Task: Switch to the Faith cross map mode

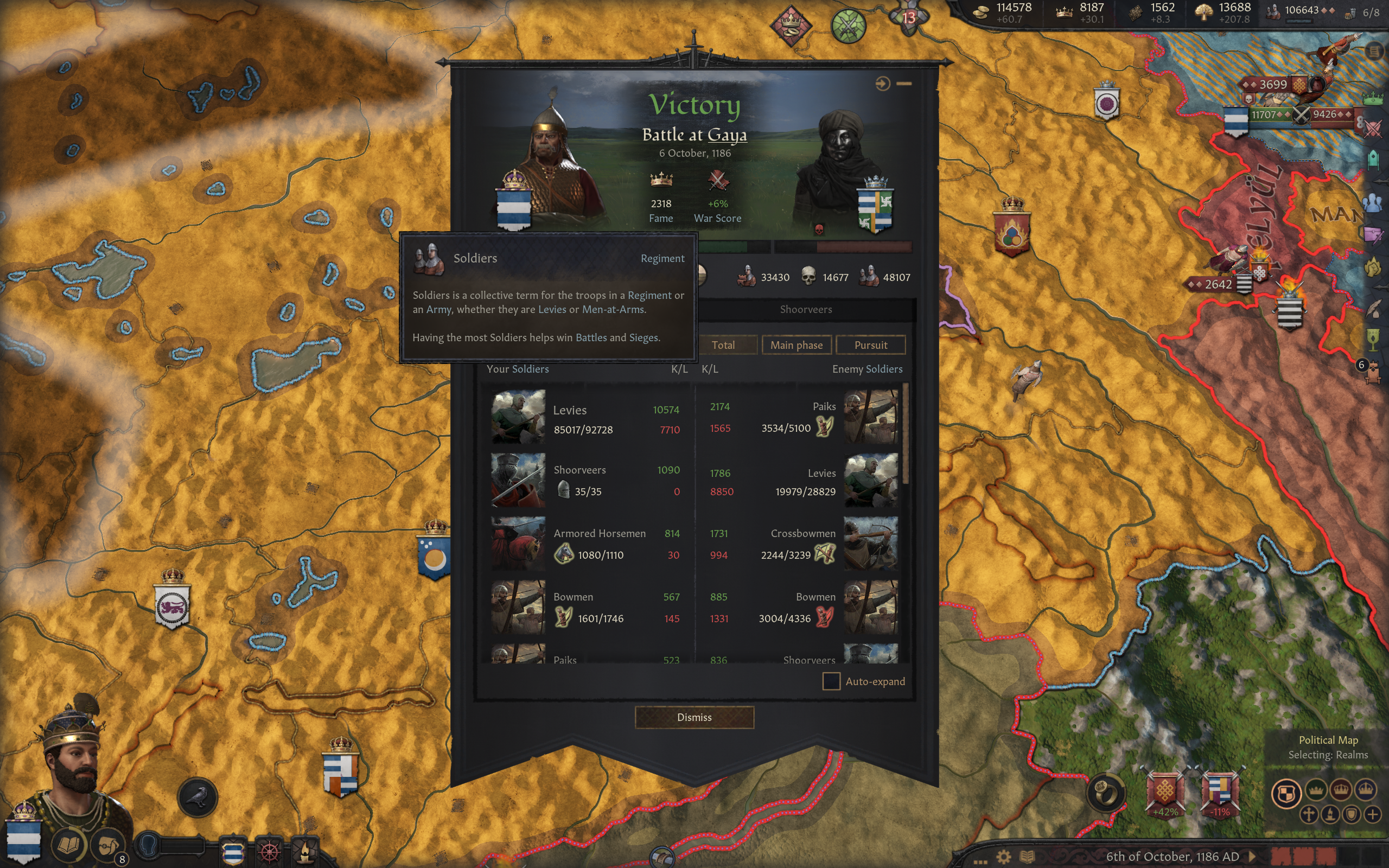Action: (x=1308, y=815)
